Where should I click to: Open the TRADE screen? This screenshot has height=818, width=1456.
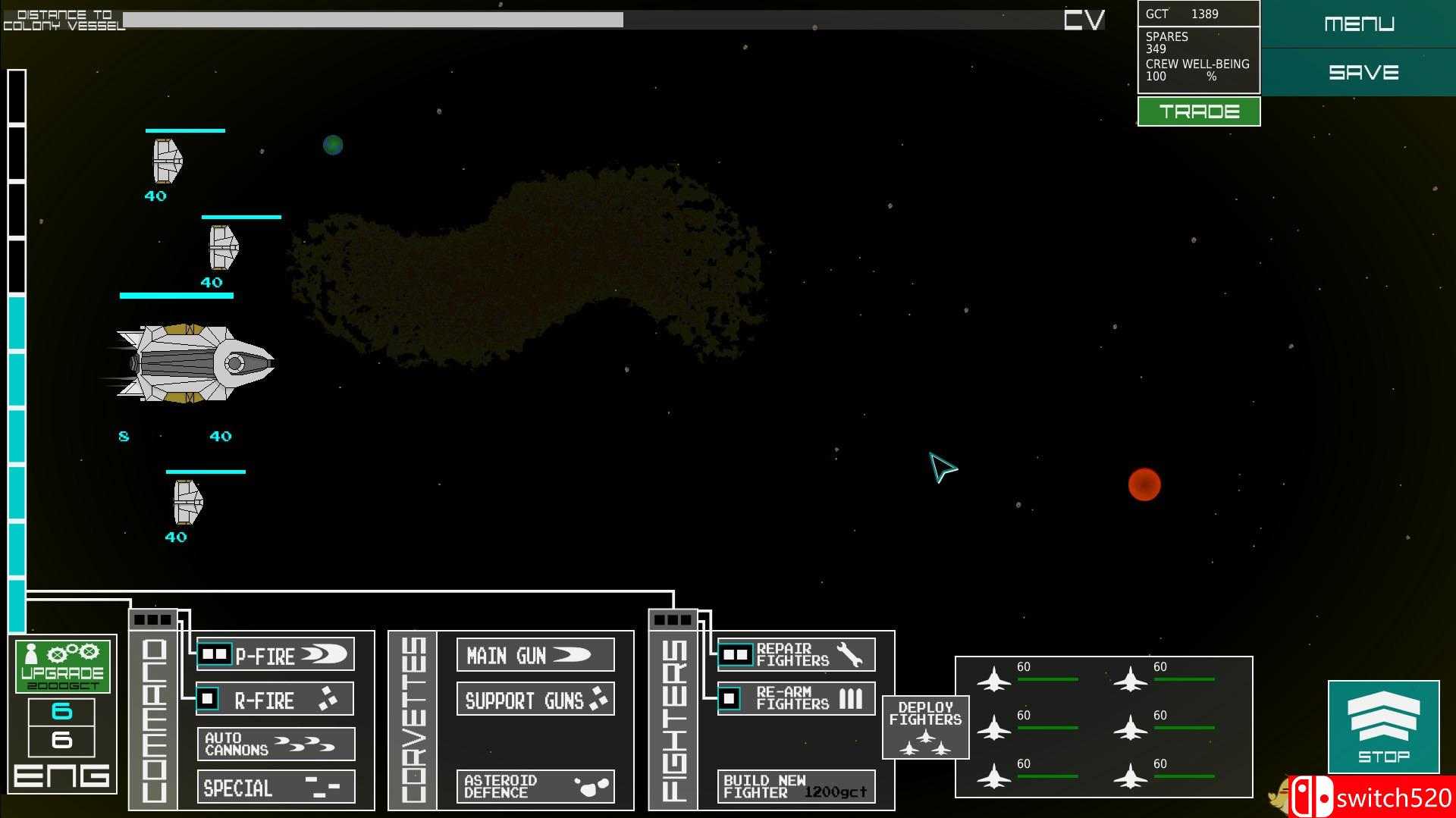[1198, 111]
